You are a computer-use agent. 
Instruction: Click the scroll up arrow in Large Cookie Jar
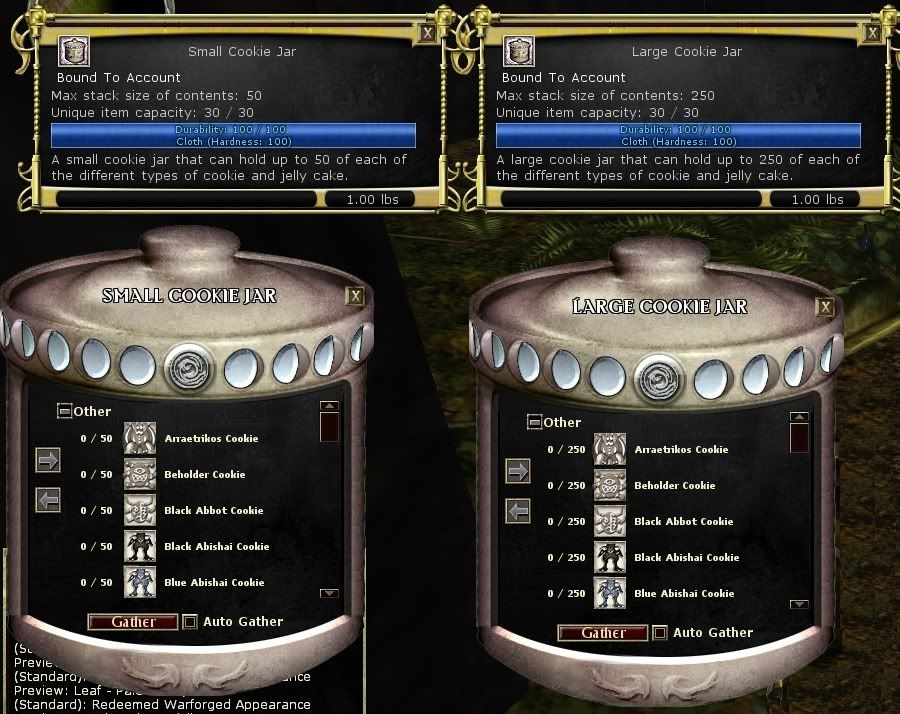(799, 418)
